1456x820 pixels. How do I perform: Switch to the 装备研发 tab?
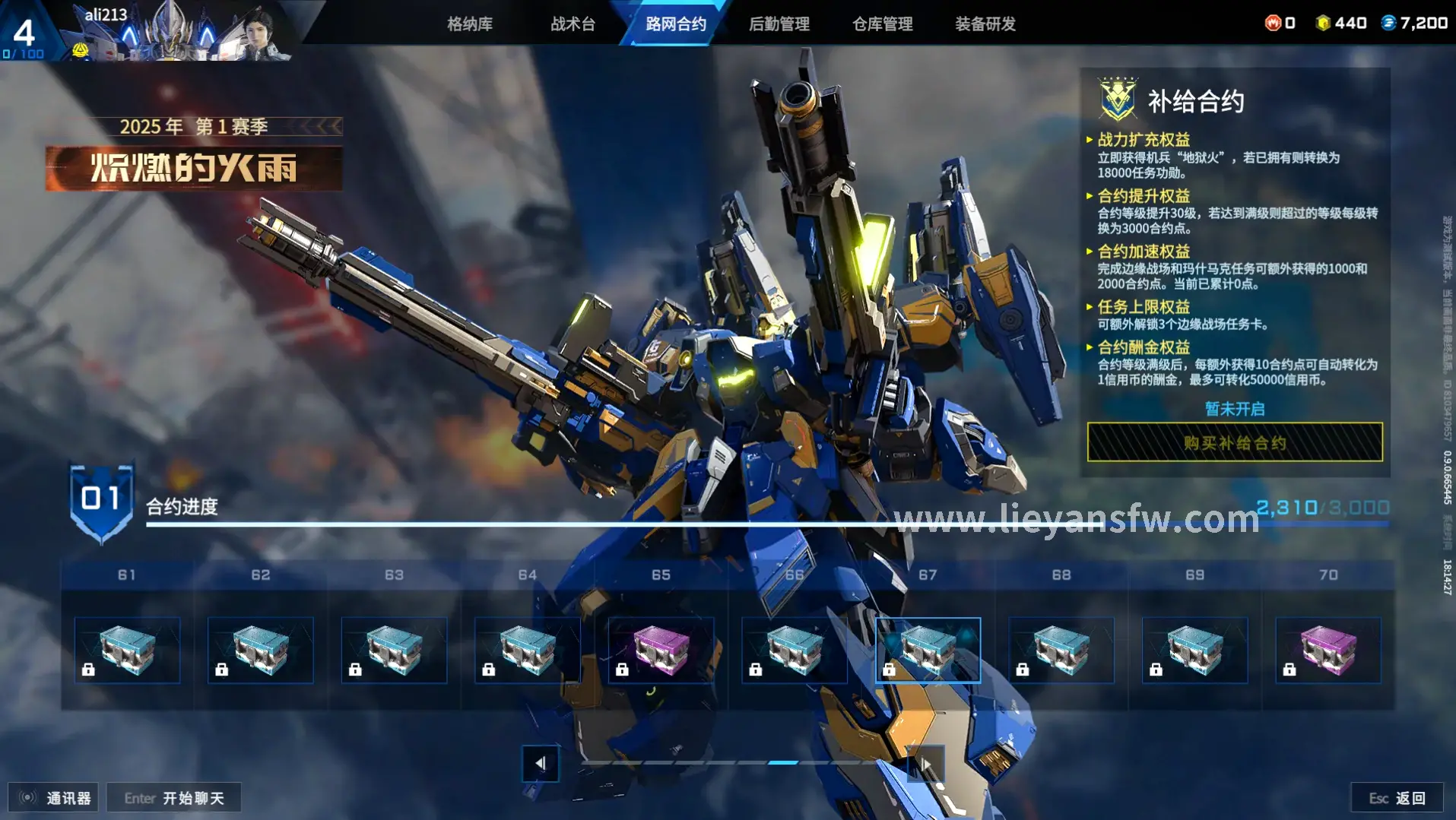point(985,24)
